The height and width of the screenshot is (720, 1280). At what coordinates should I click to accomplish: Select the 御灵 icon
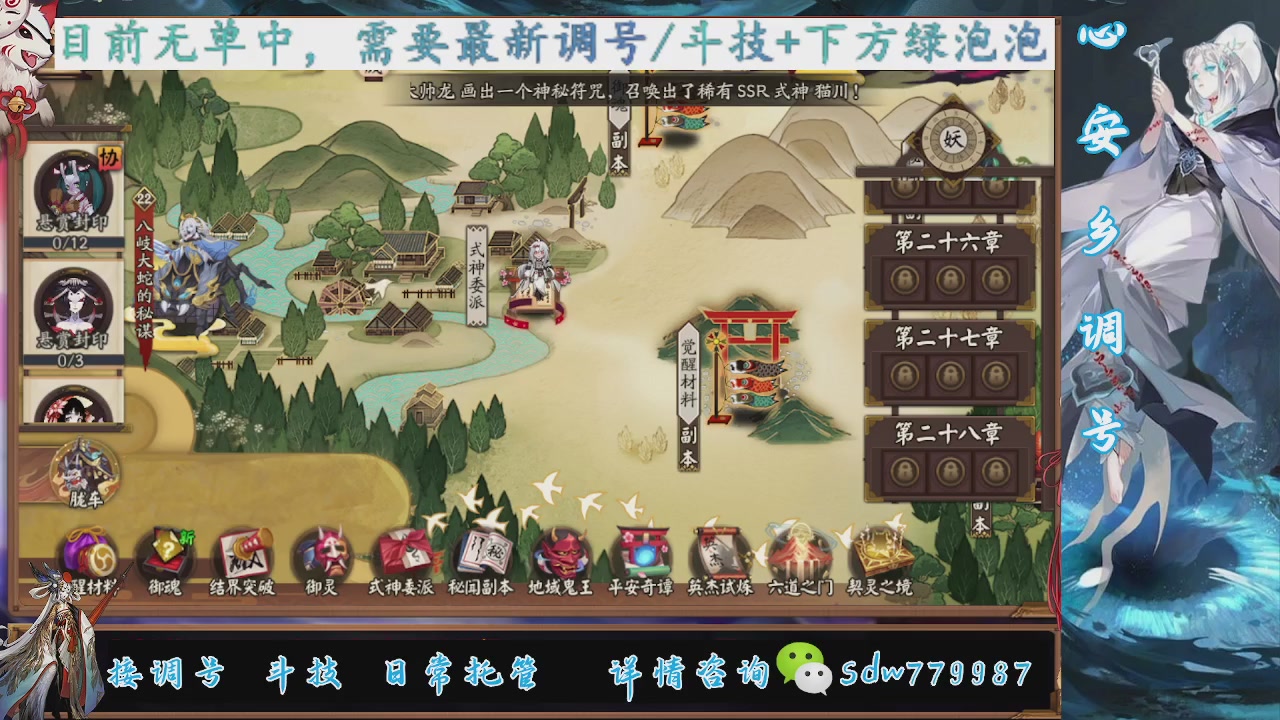click(322, 555)
